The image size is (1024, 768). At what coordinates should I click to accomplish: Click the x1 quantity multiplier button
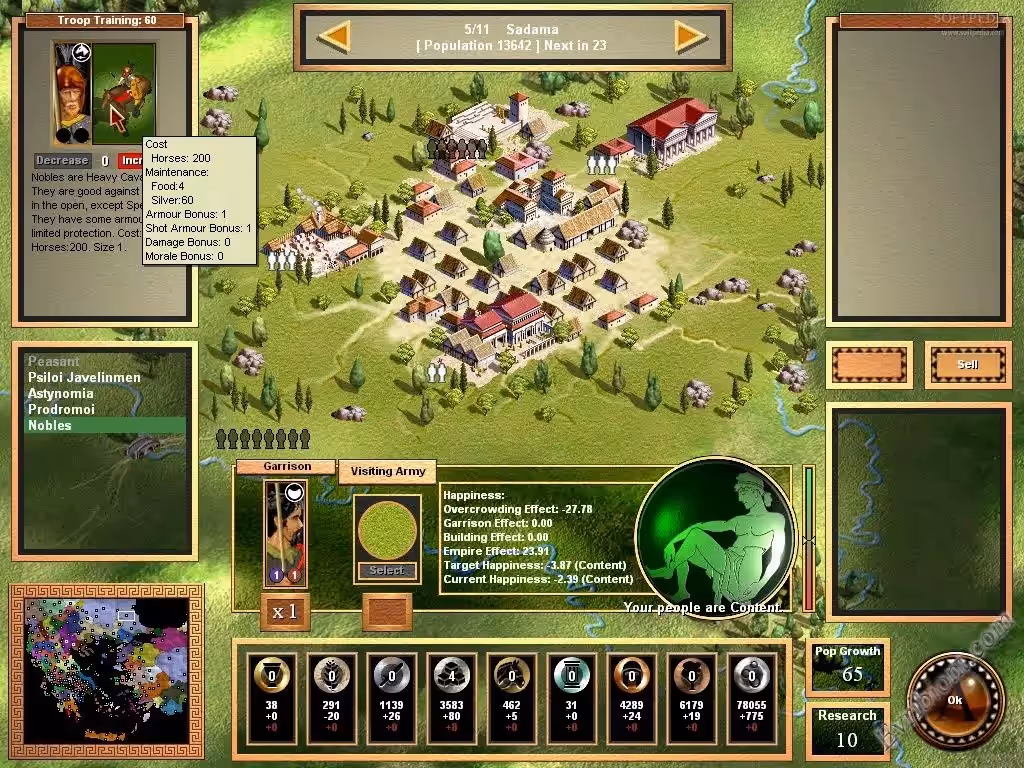click(286, 611)
